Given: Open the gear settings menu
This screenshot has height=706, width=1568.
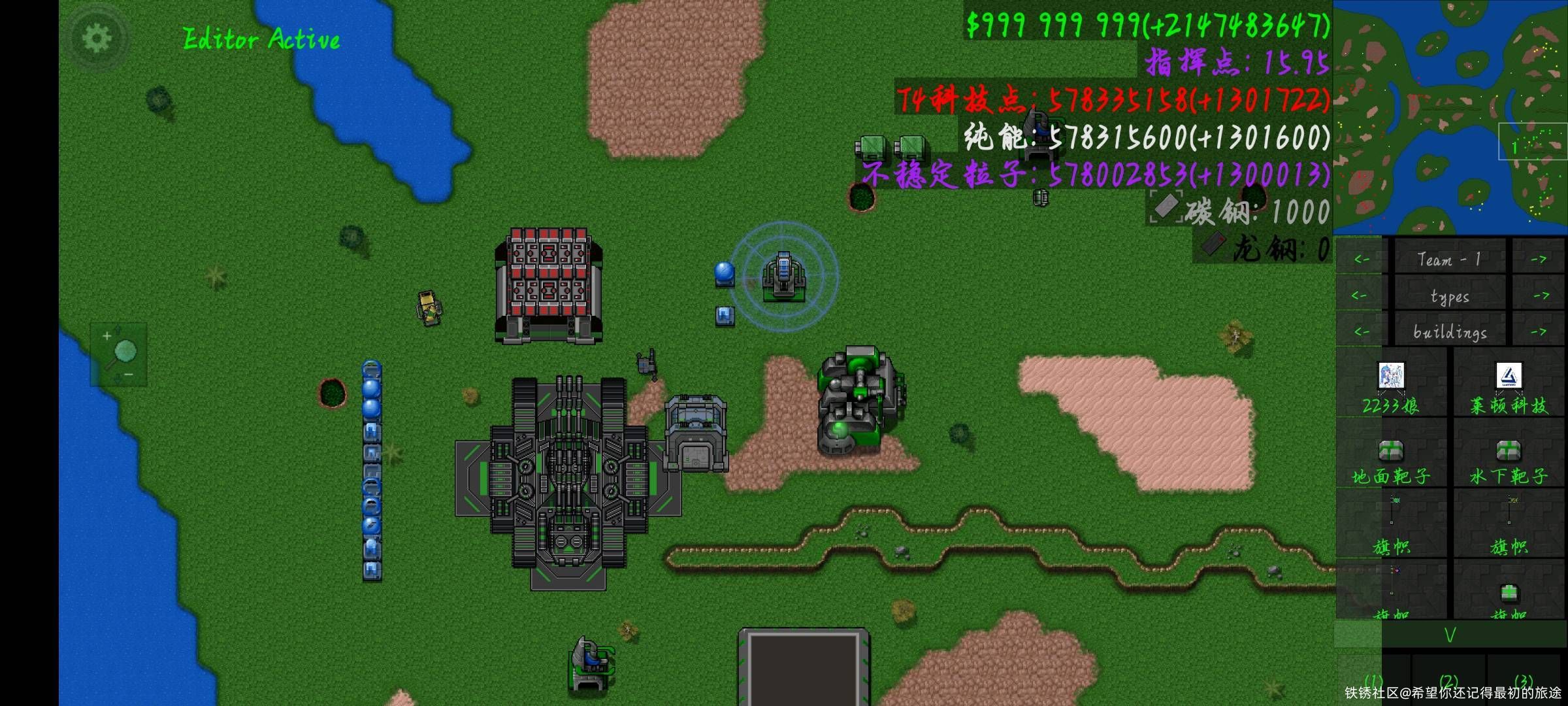Looking at the screenshot, I should (96, 39).
